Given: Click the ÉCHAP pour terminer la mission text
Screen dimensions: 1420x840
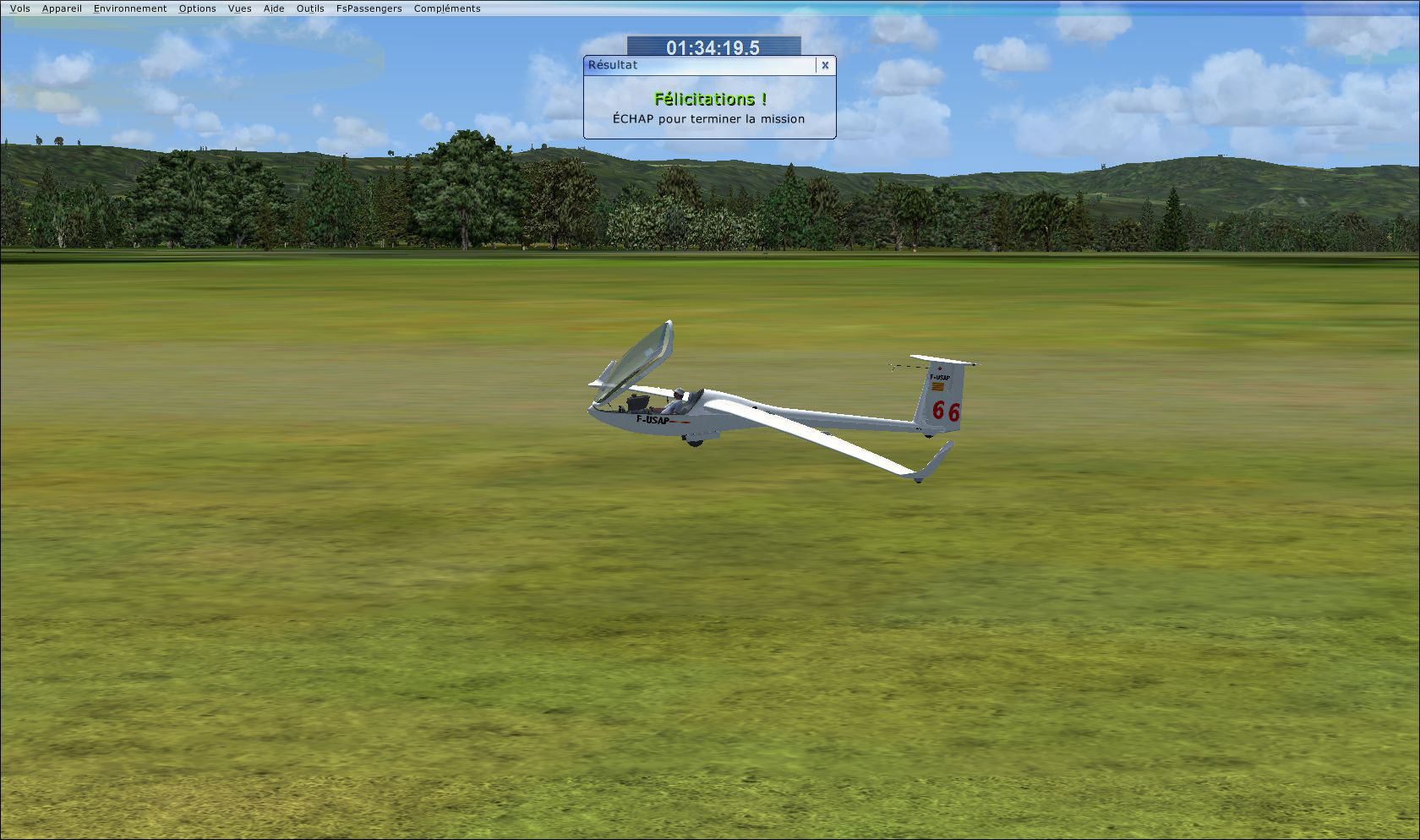Looking at the screenshot, I should click(709, 119).
